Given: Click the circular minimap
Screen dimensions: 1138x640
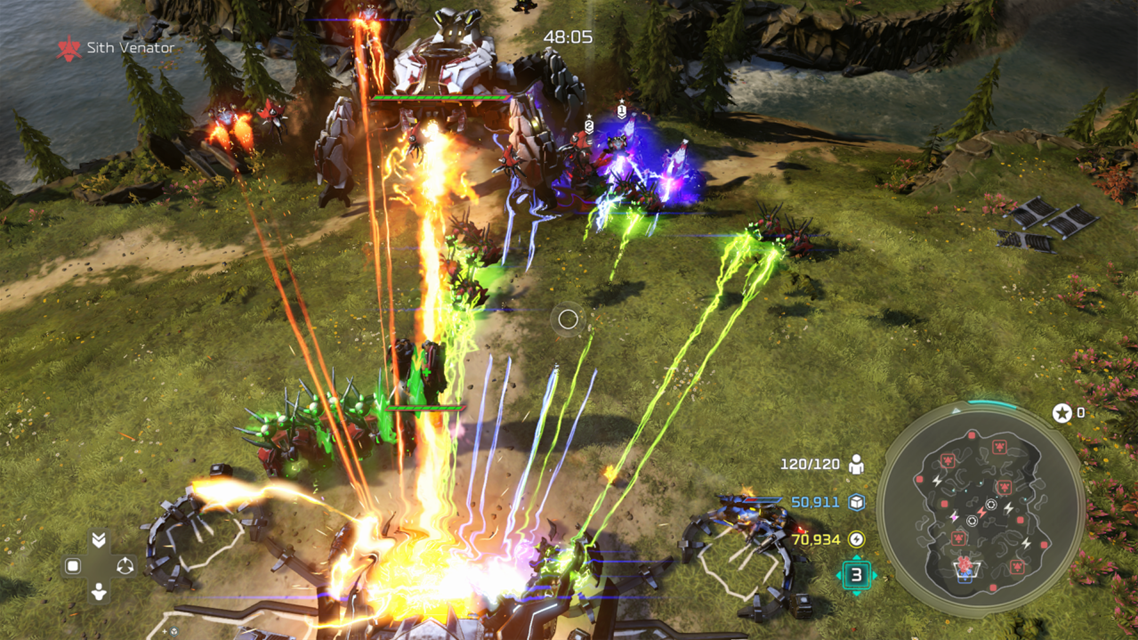Looking at the screenshot, I should click(980, 510).
